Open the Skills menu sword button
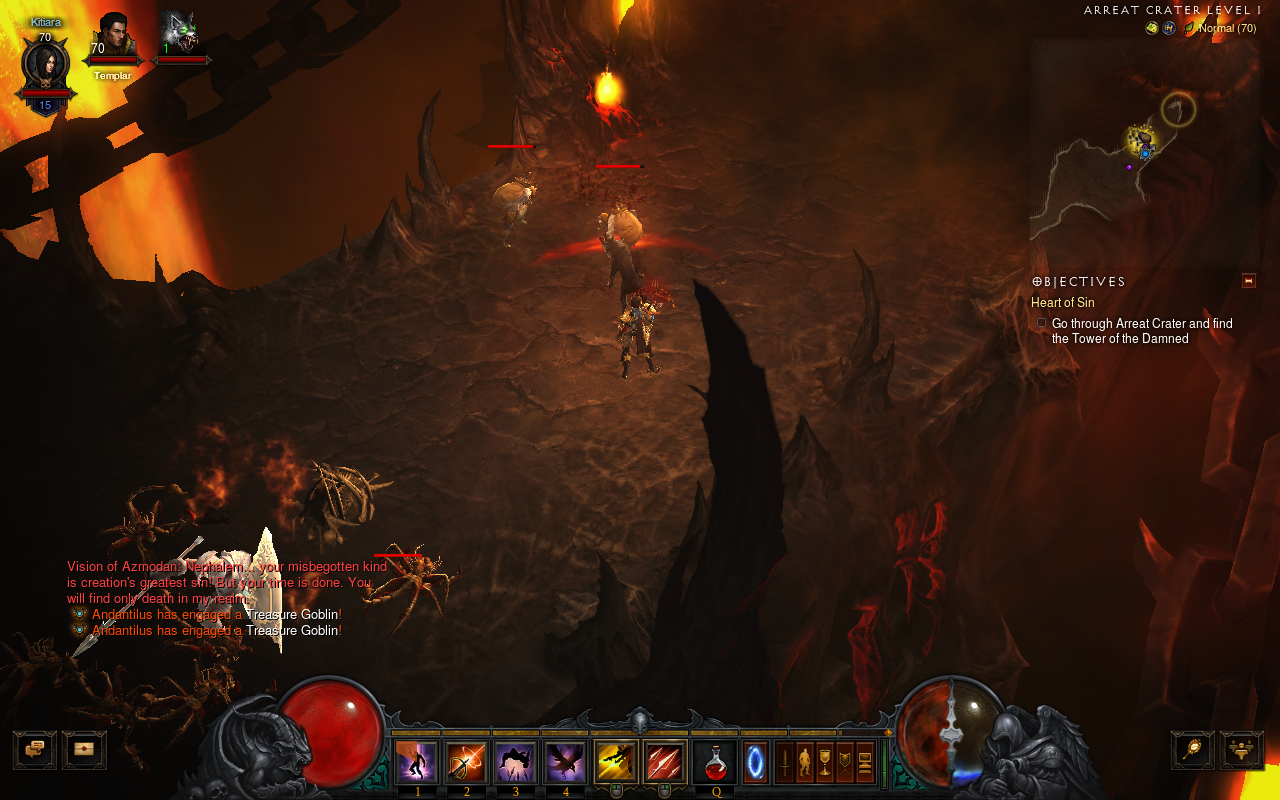The image size is (1280, 800). pos(785,762)
